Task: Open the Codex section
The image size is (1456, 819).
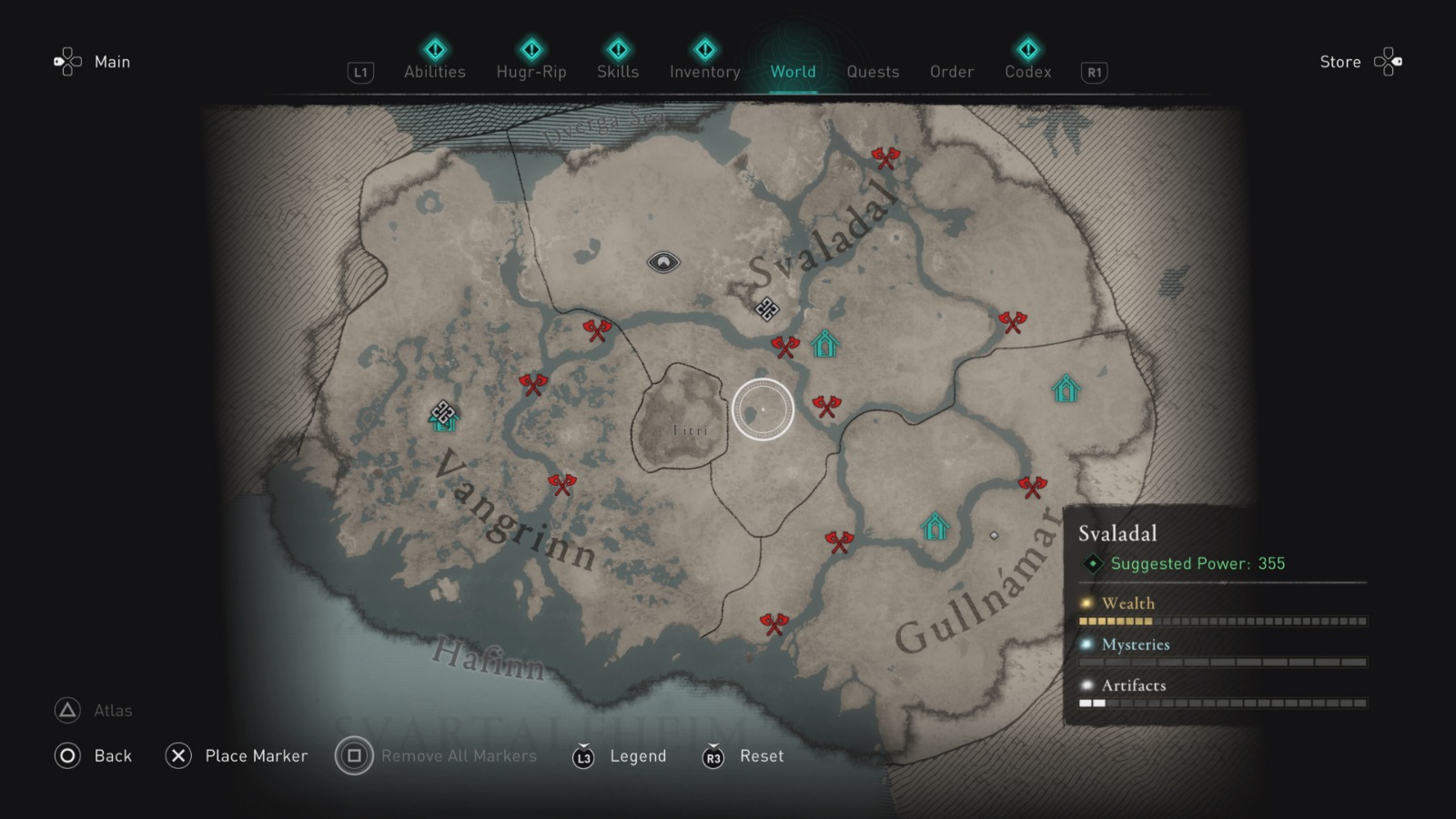Action: click(1027, 72)
